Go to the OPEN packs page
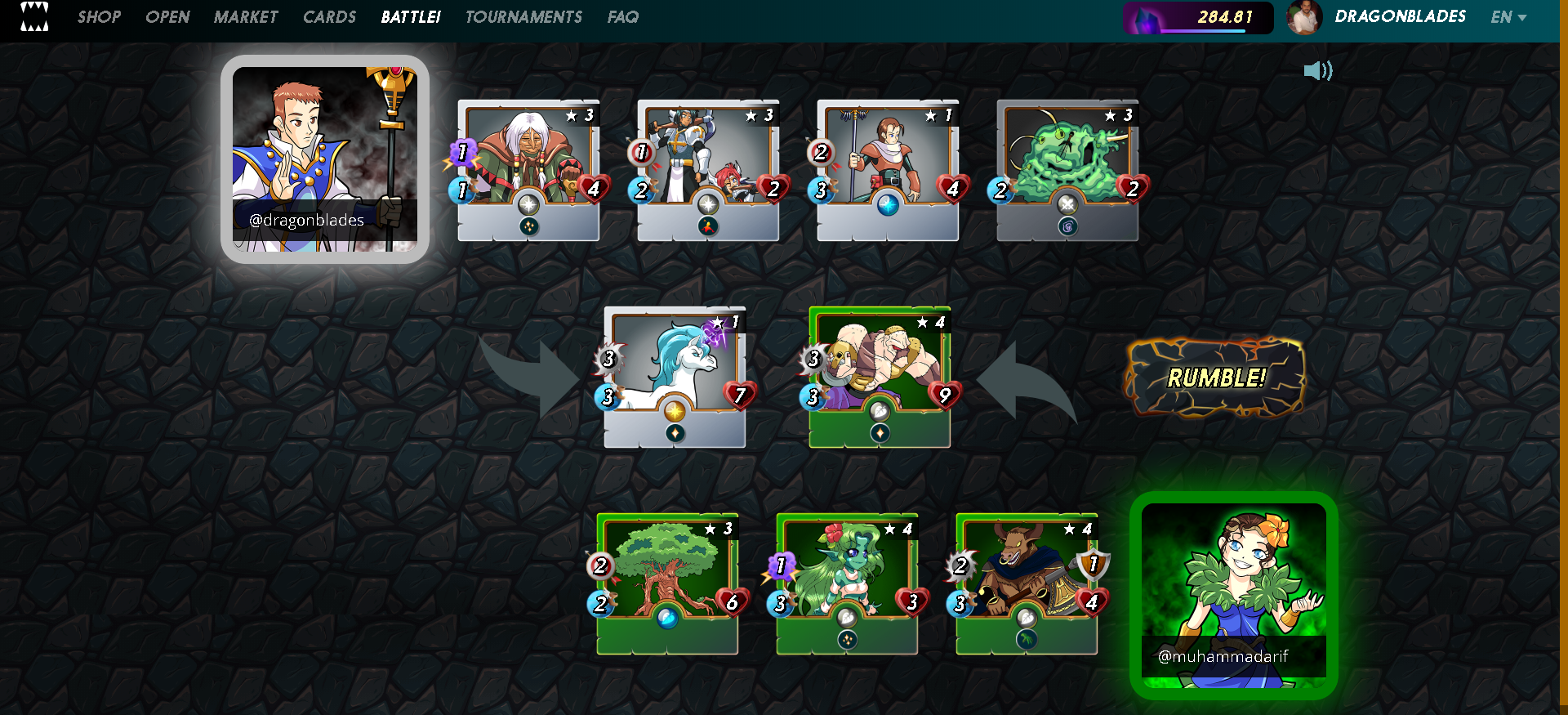The image size is (1568, 715). (x=167, y=17)
